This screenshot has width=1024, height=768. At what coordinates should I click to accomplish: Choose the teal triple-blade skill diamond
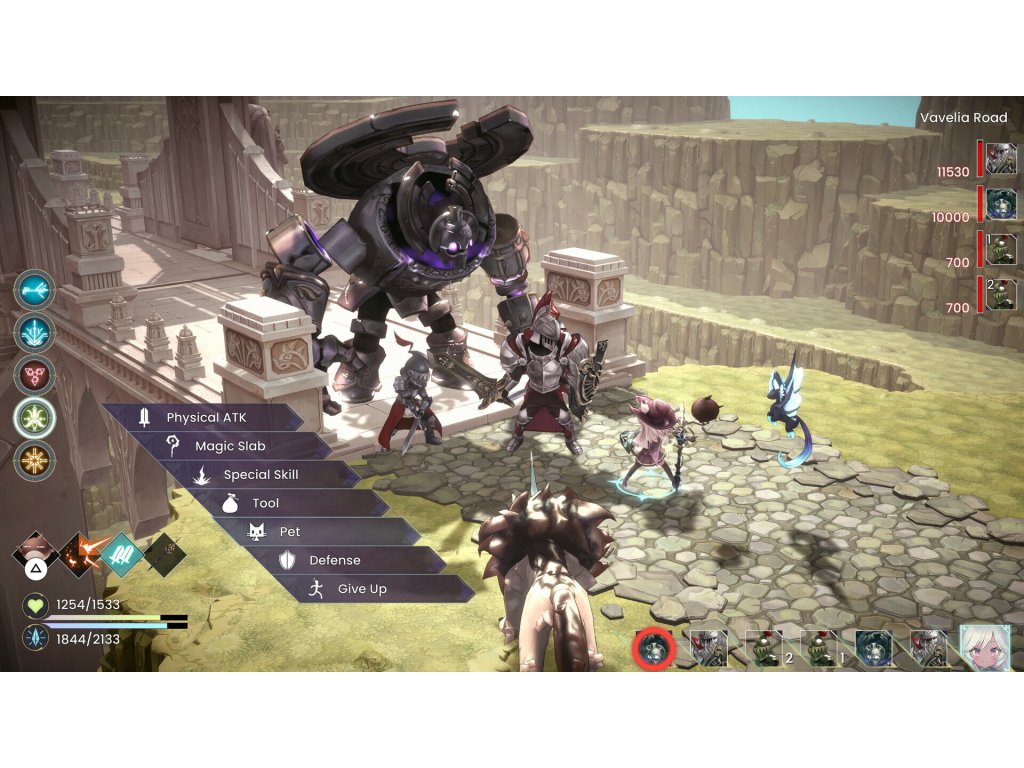pyautogui.click(x=122, y=552)
